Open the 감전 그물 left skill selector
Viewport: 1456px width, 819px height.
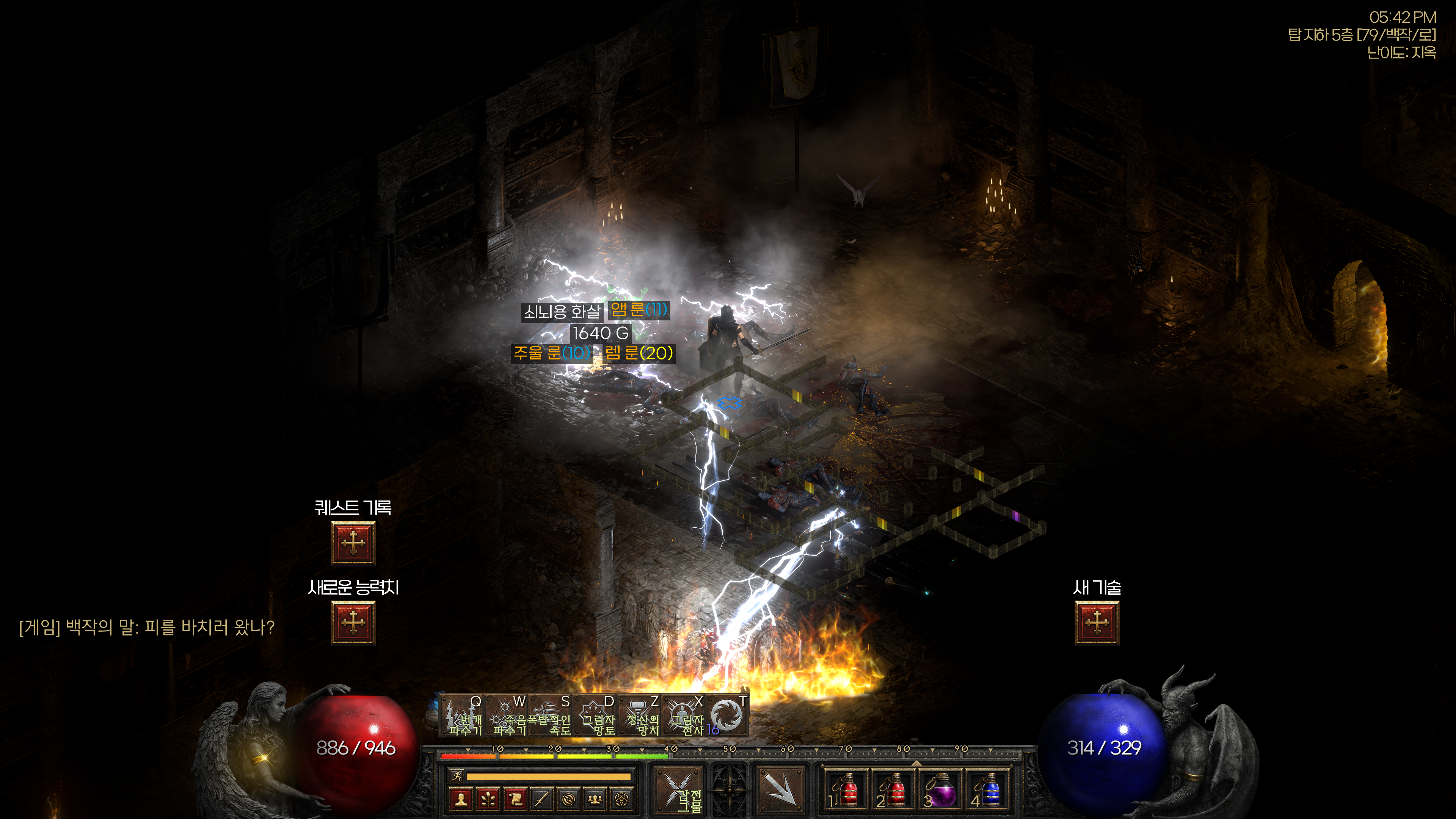pyautogui.click(x=679, y=789)
